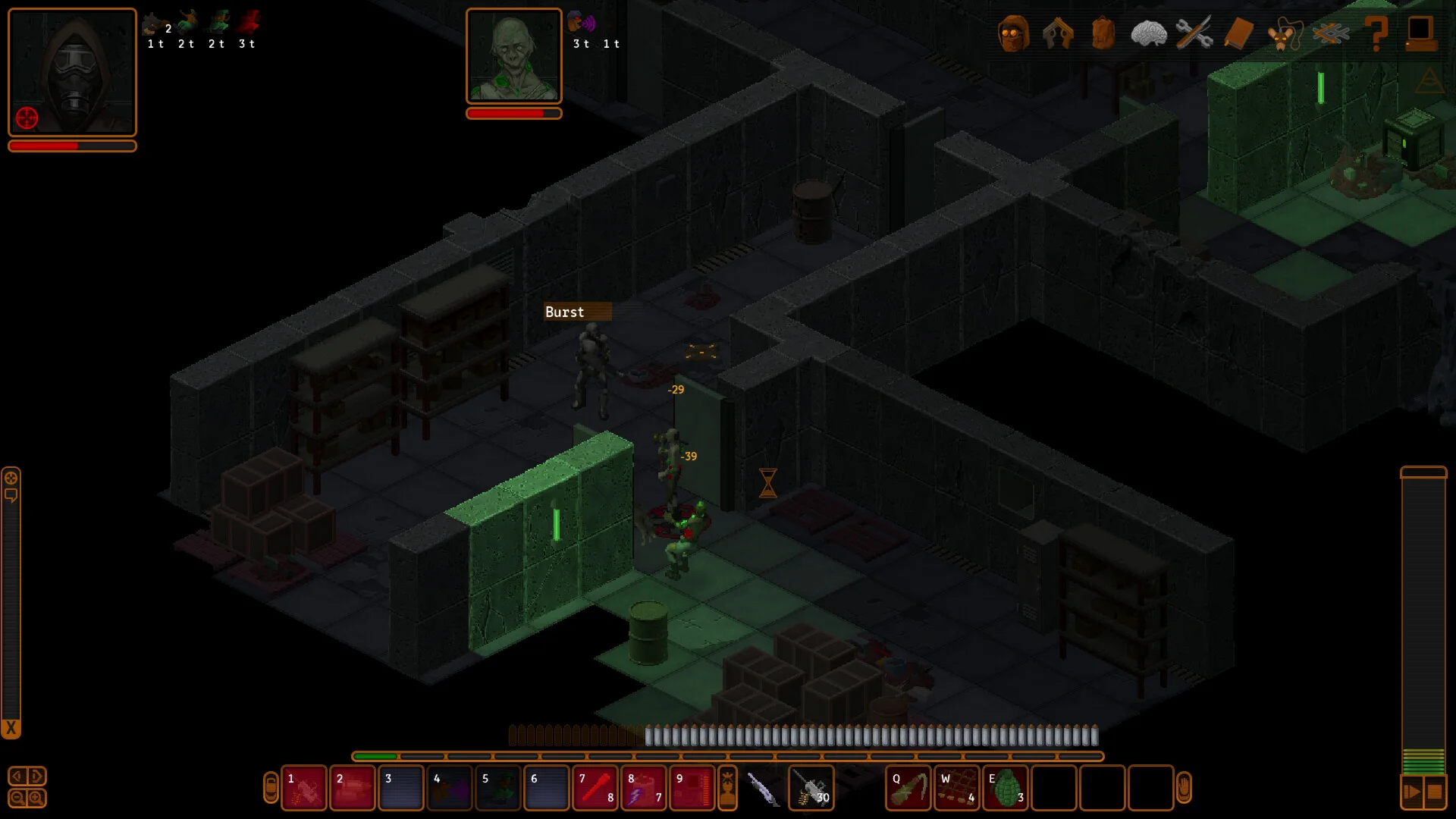The width and height of the screenshot is (1456, 819).
Task: Select the knife weapon slot
Action: point(763,788)
